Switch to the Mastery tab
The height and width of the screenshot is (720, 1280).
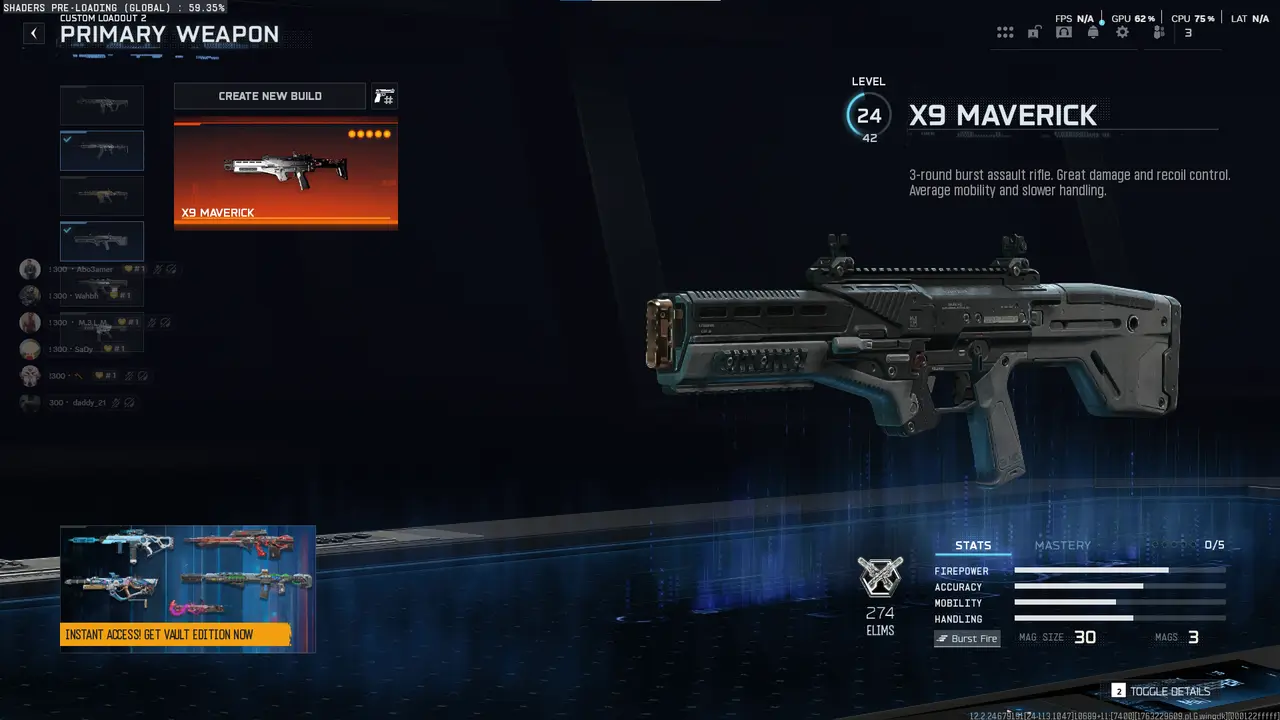(1062, 545)
